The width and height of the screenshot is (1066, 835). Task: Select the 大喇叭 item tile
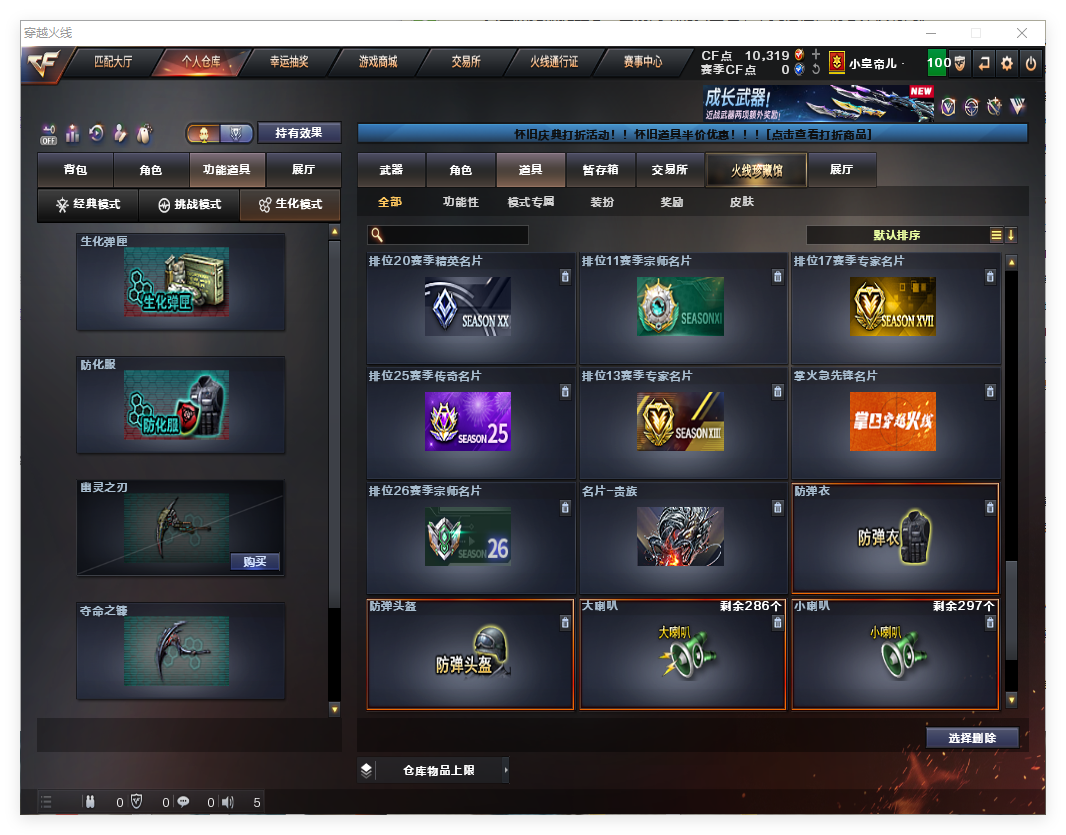(x=683, y=654)
